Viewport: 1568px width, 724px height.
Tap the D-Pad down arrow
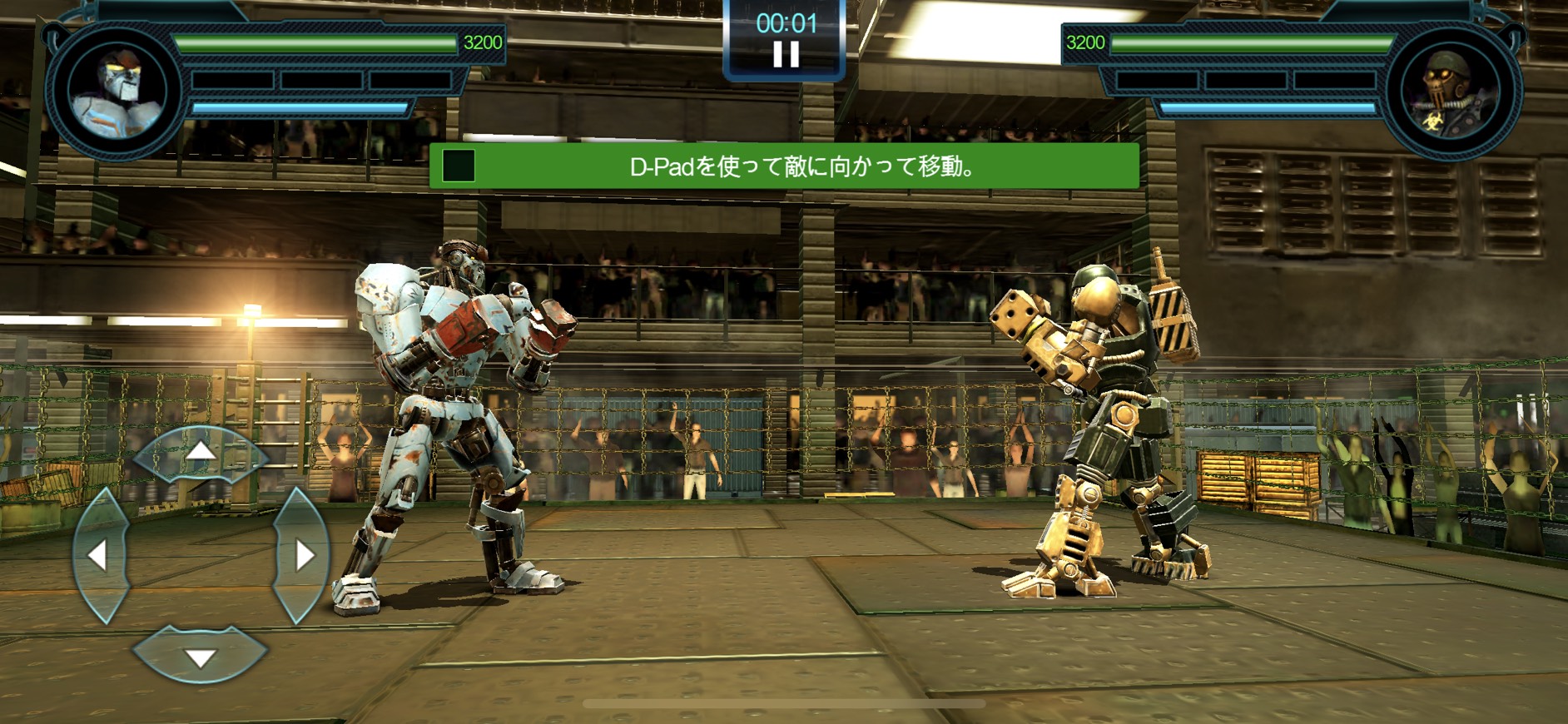pyautogui.click(x=200, y=657)
